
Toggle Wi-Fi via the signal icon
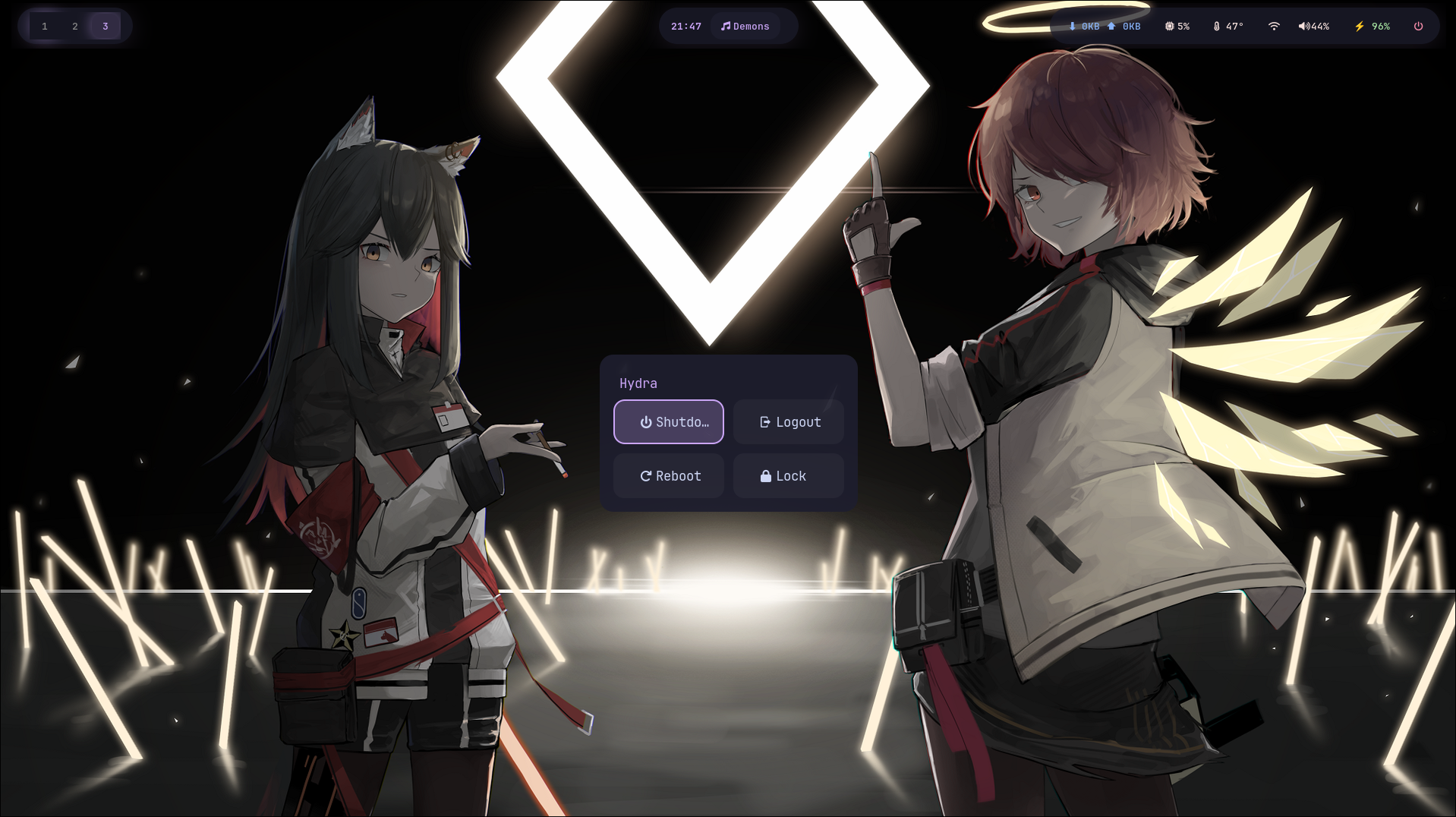[x=1274, y=25]
